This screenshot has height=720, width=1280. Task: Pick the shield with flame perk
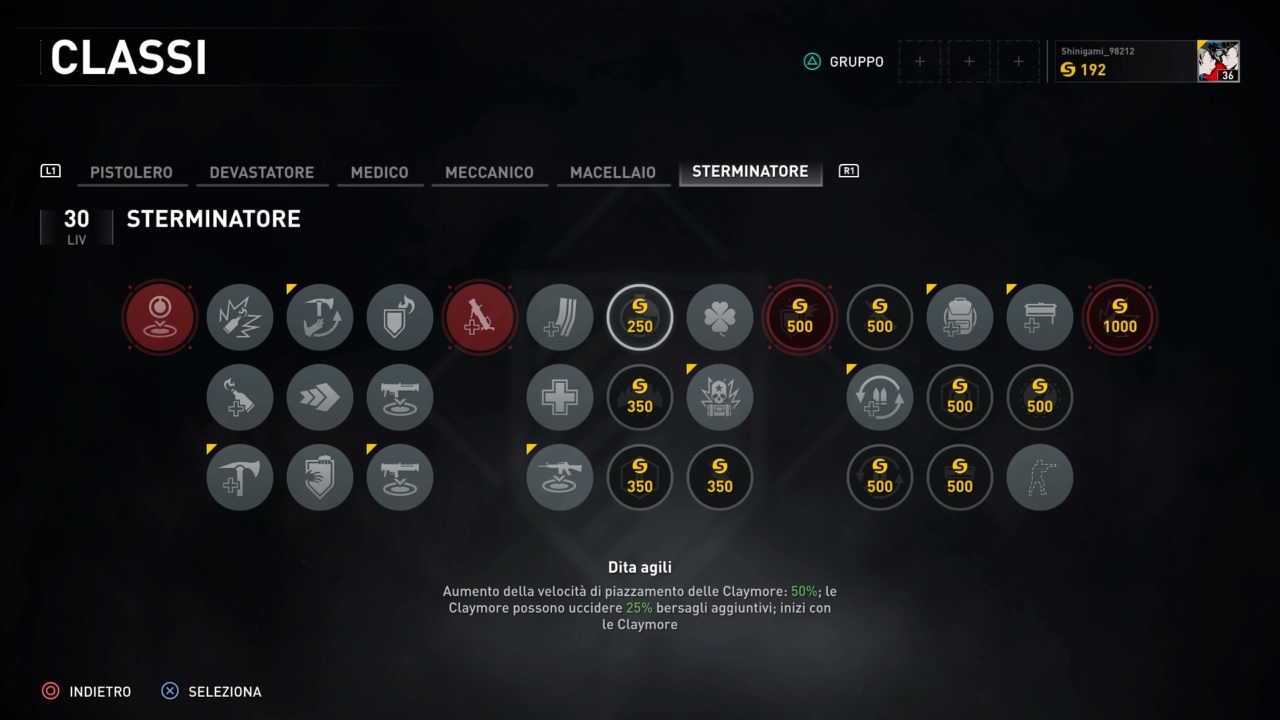400,318
